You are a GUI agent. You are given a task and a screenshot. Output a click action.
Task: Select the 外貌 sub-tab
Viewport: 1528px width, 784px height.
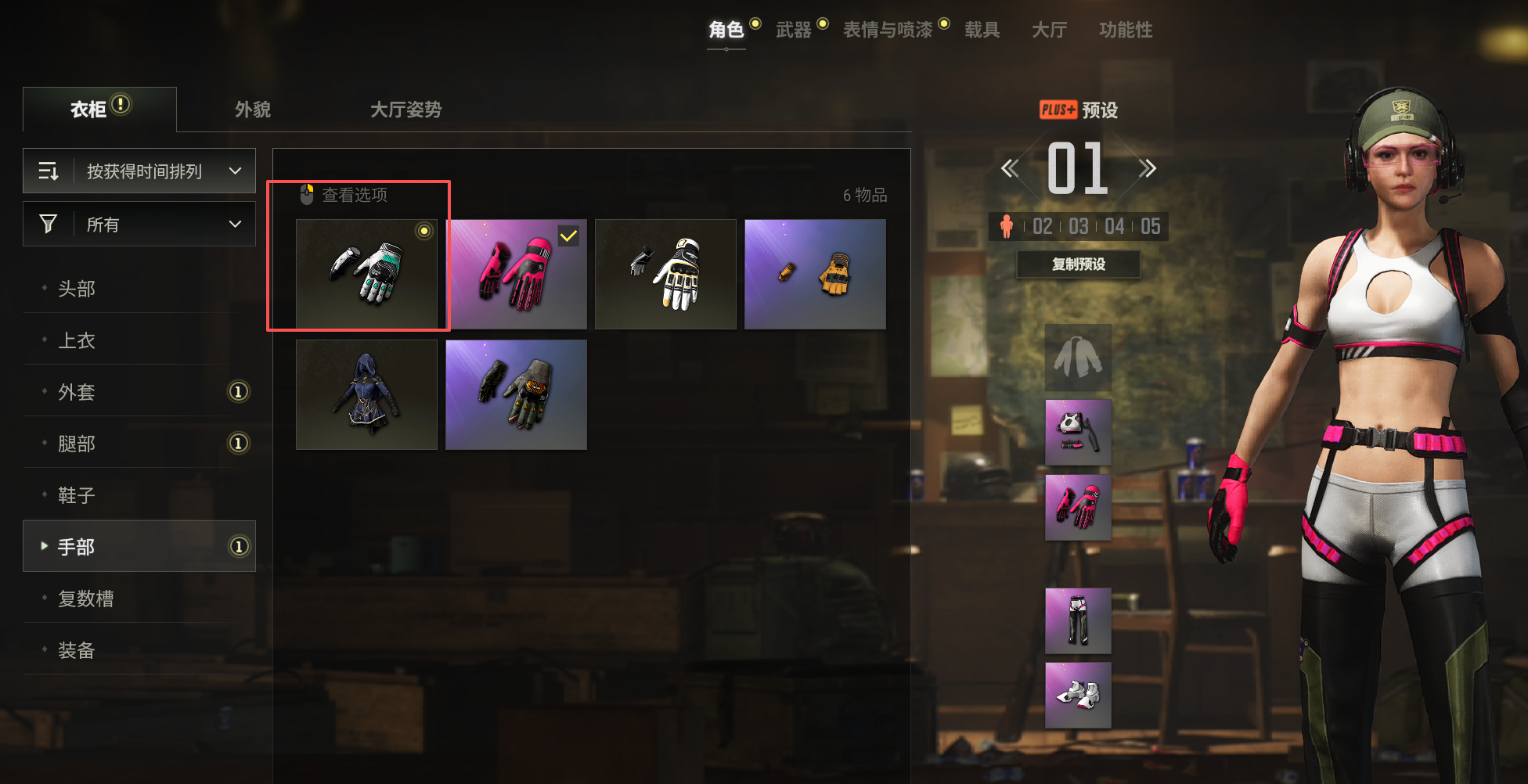(253, 110)
